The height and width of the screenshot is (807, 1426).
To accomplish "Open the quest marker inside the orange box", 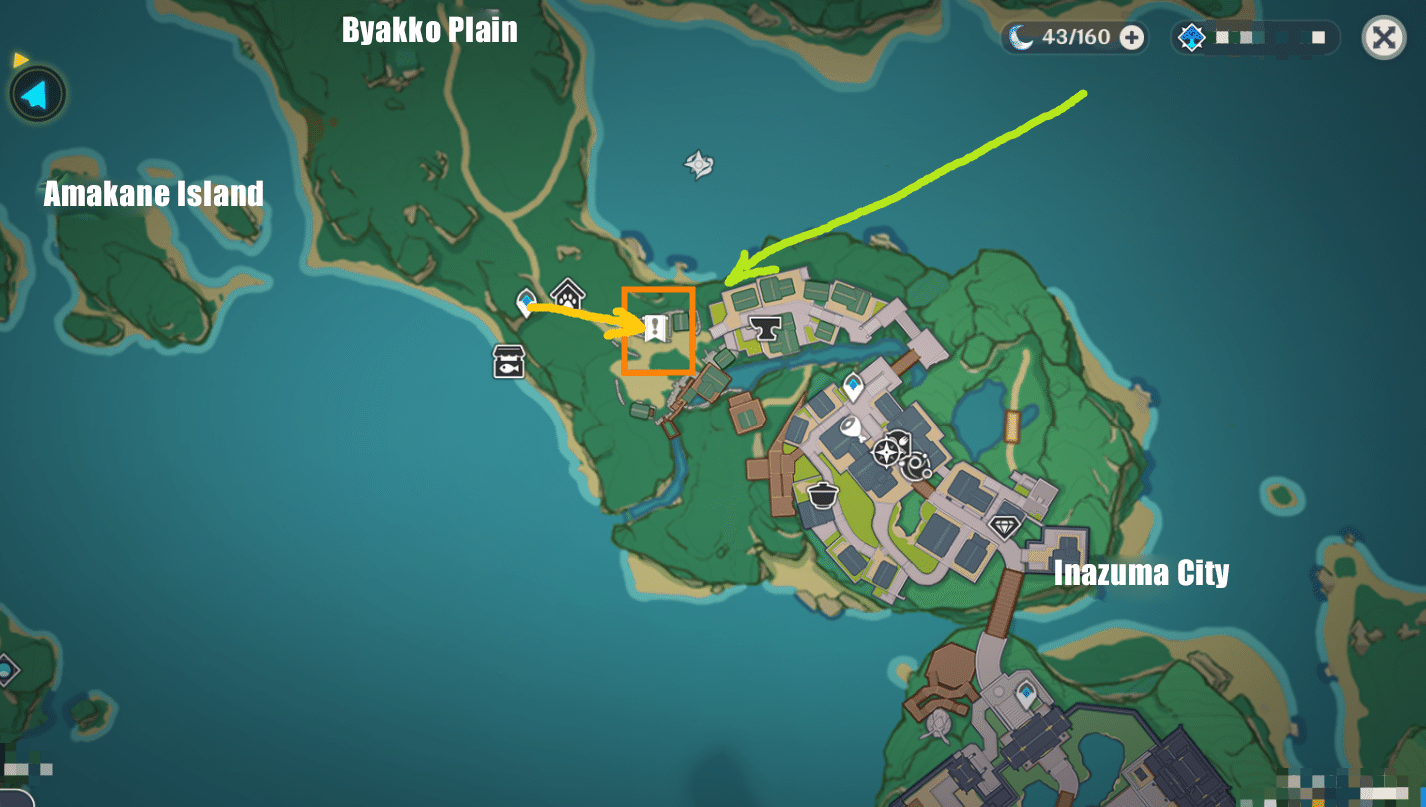I will point(656,327).
